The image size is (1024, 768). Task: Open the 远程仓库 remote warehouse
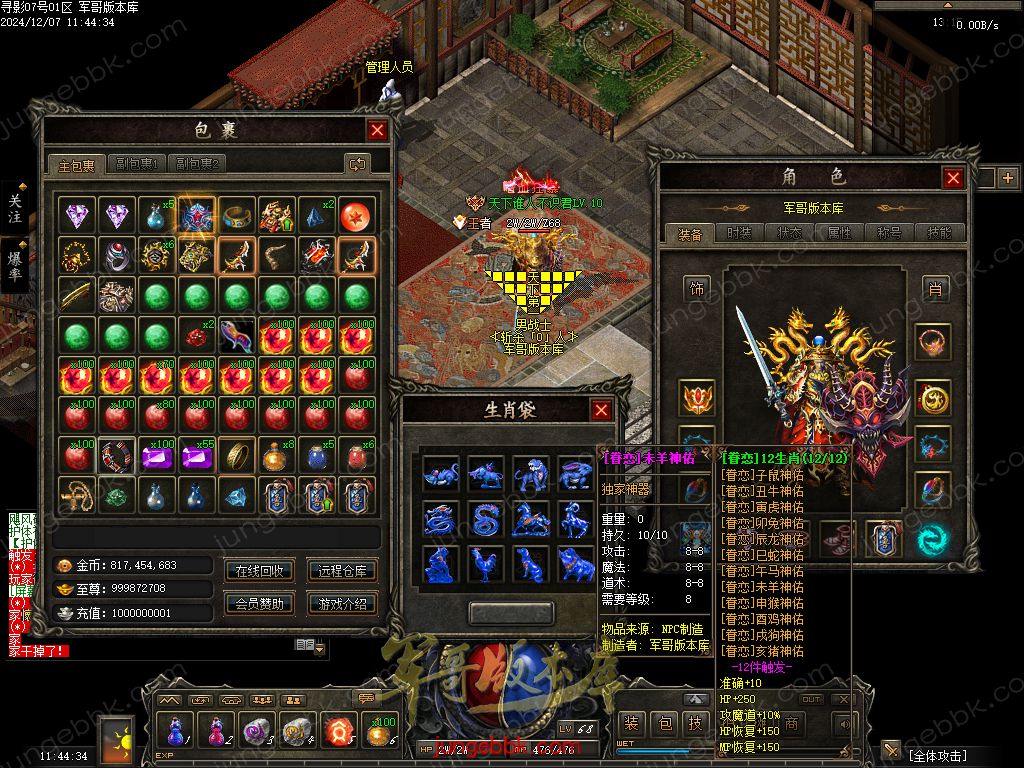point(342,571)
